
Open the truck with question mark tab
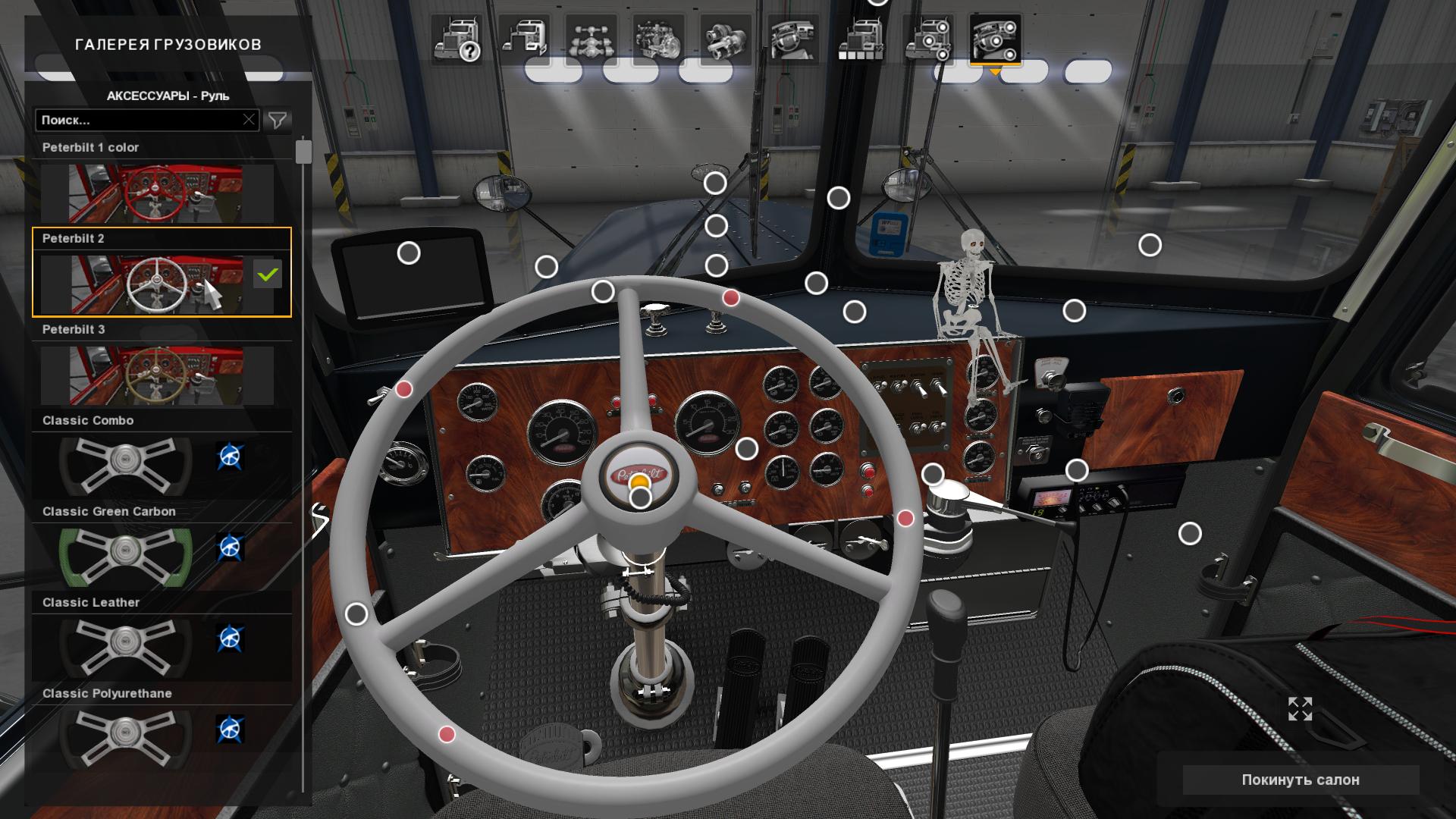[x=457, y=39]
